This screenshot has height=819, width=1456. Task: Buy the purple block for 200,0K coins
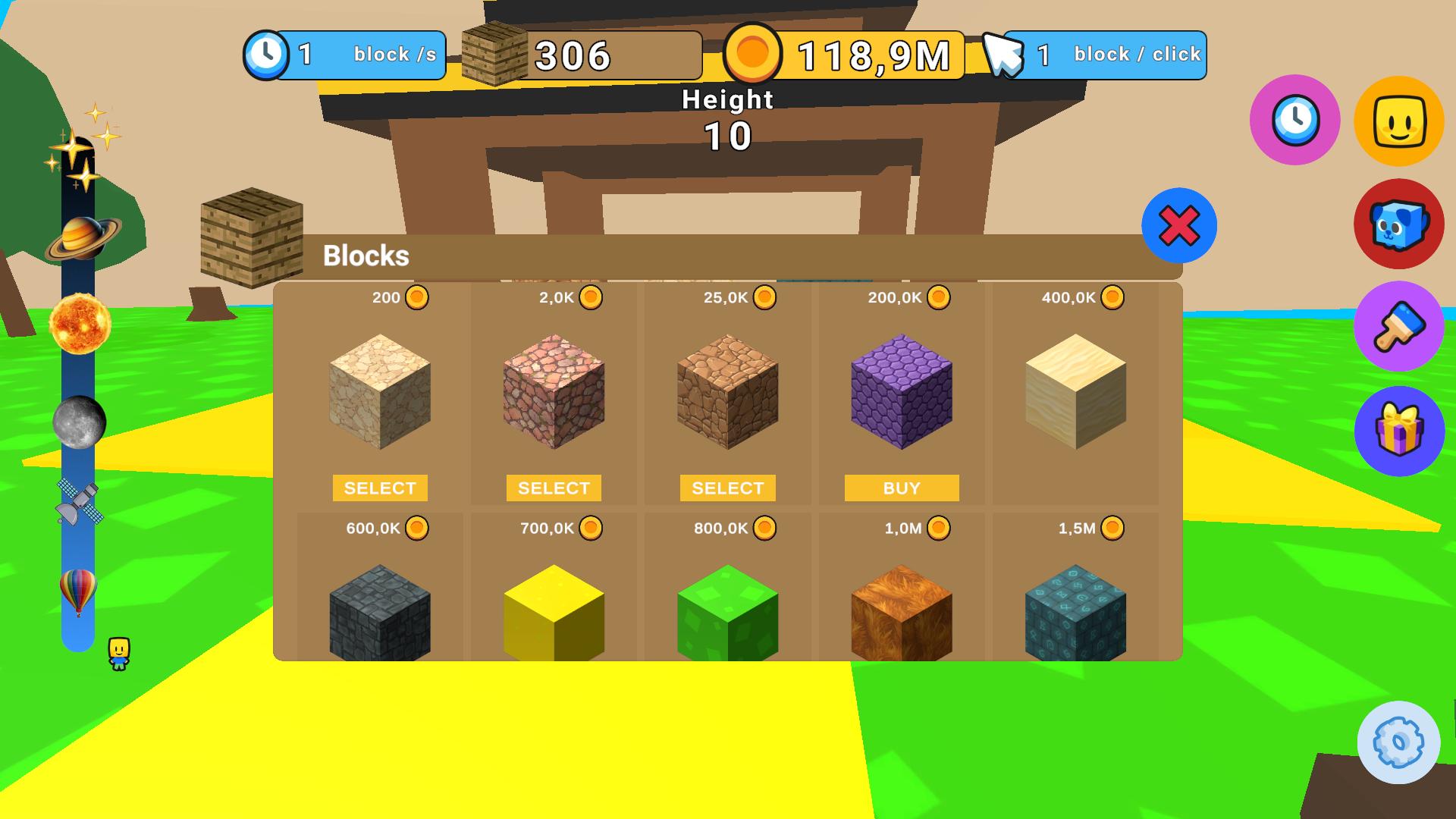click(901, 488)
